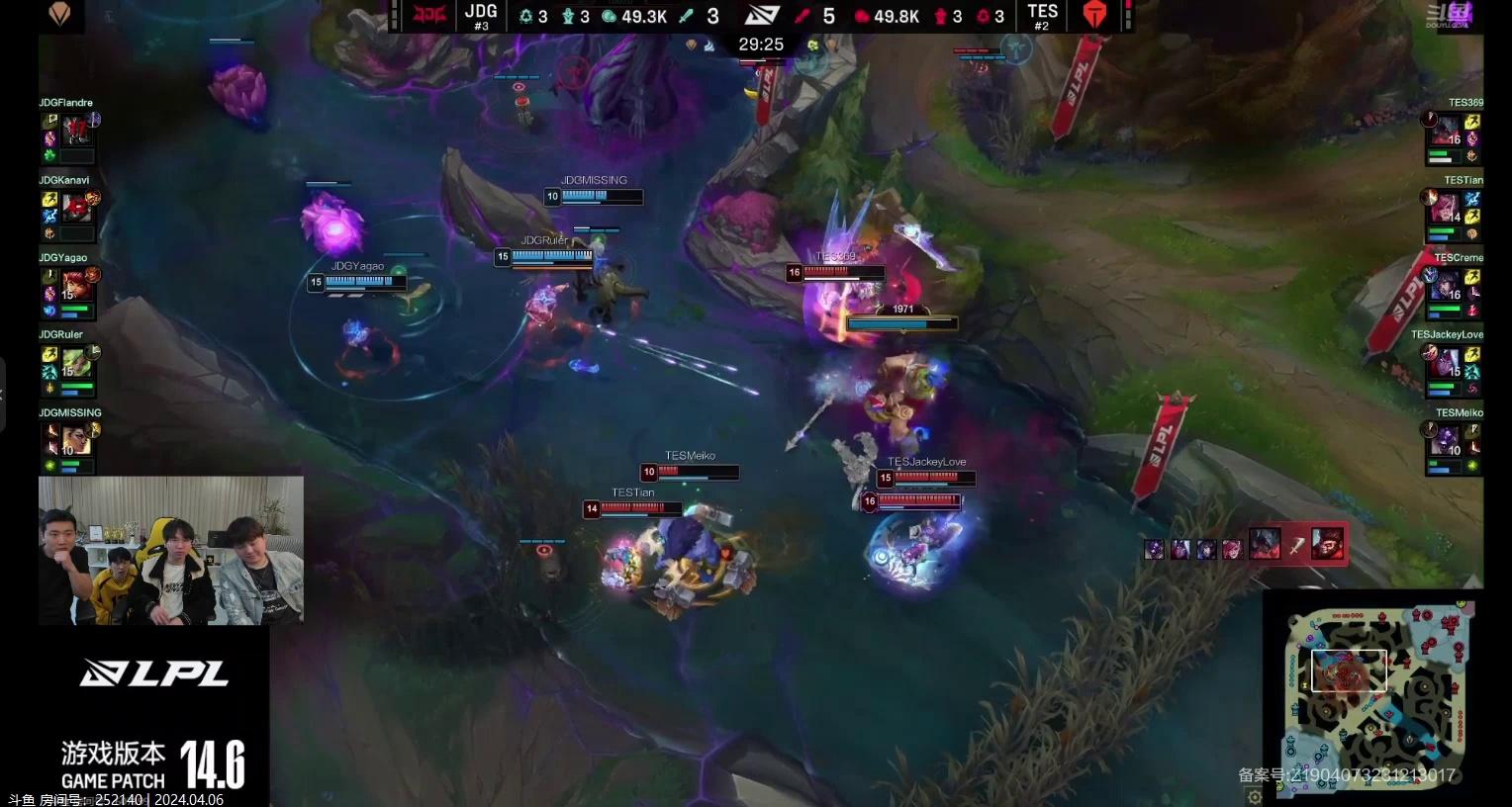Select TESCreme's champion portrait
The height and width of the screenshot is (807, 1512).
tap(1446, 285)
